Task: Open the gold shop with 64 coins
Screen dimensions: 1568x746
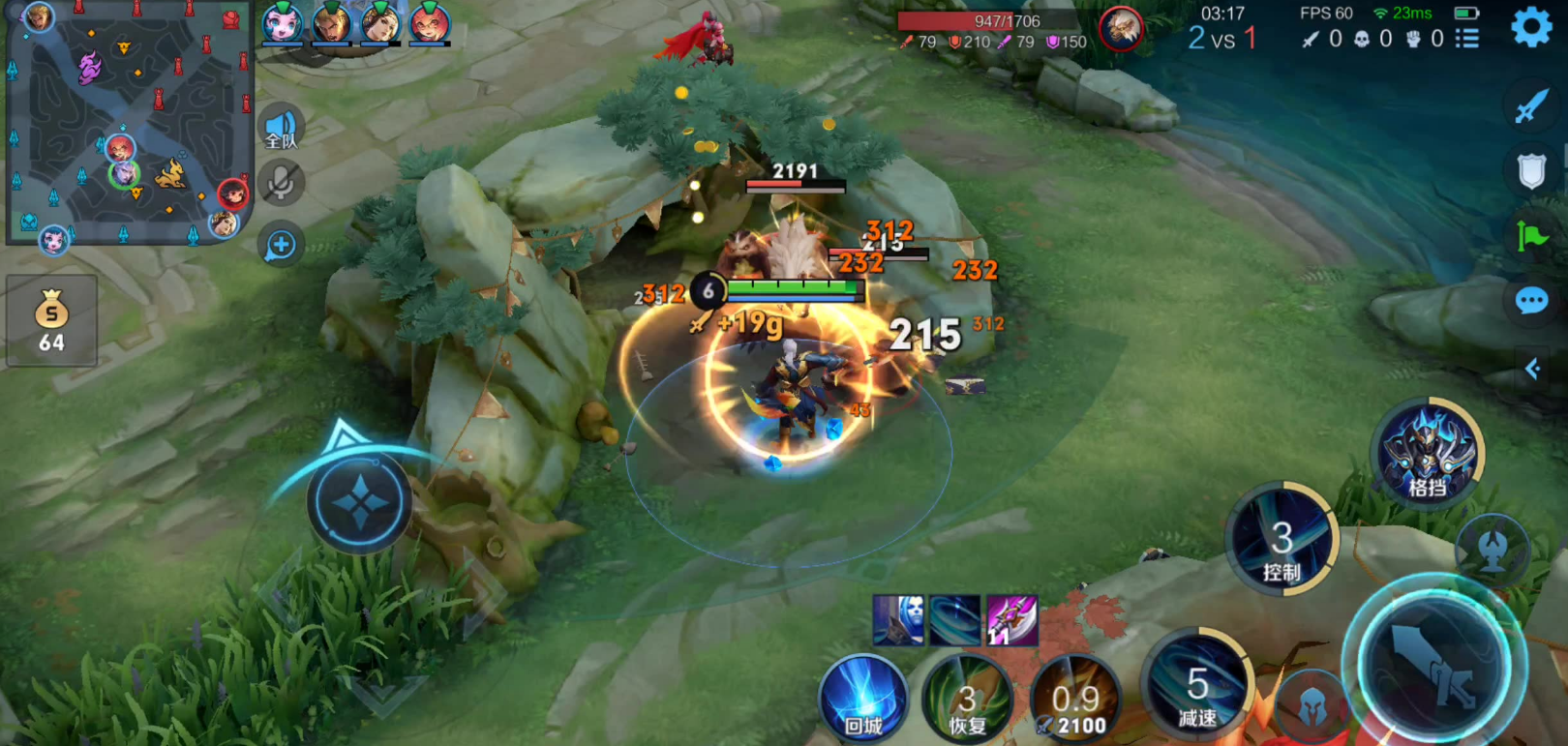Action: pyautogui.click(x=51, y=321)
